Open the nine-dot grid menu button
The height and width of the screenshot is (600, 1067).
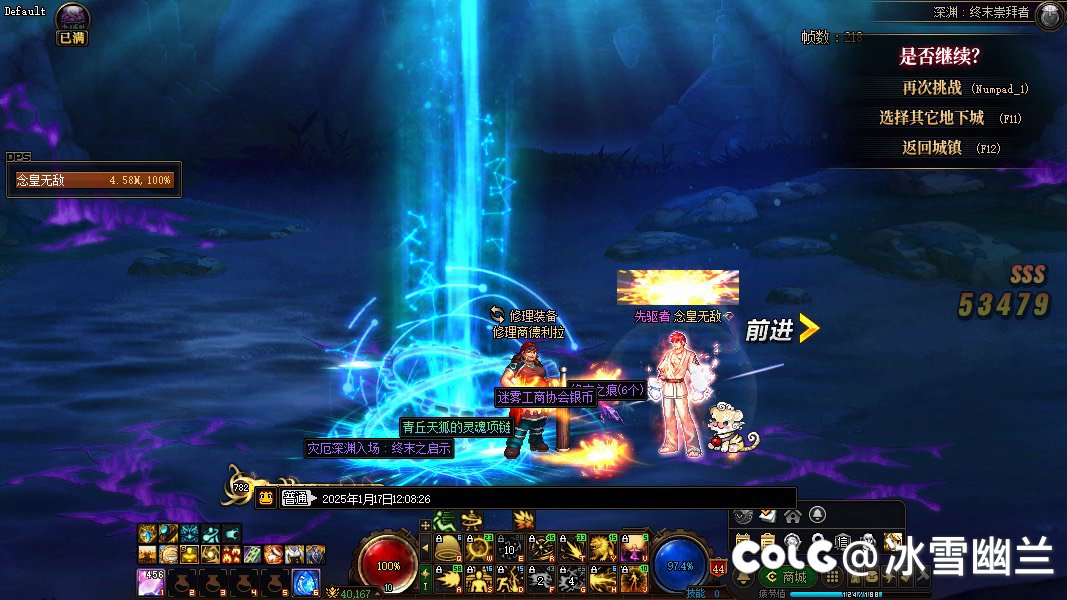[832, 577]
